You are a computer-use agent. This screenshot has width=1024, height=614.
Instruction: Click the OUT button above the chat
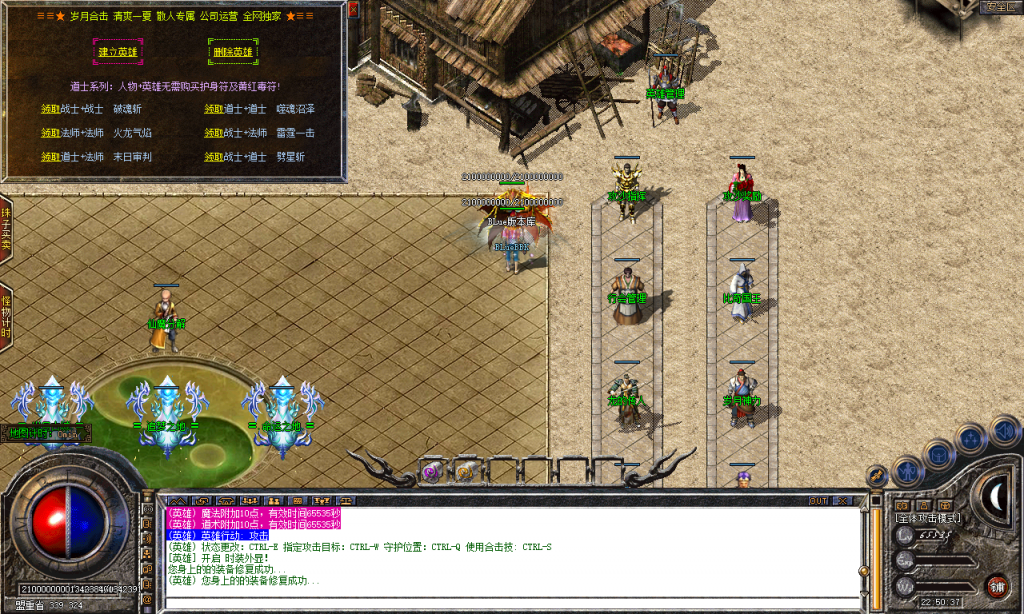click(x=818, y=500)
